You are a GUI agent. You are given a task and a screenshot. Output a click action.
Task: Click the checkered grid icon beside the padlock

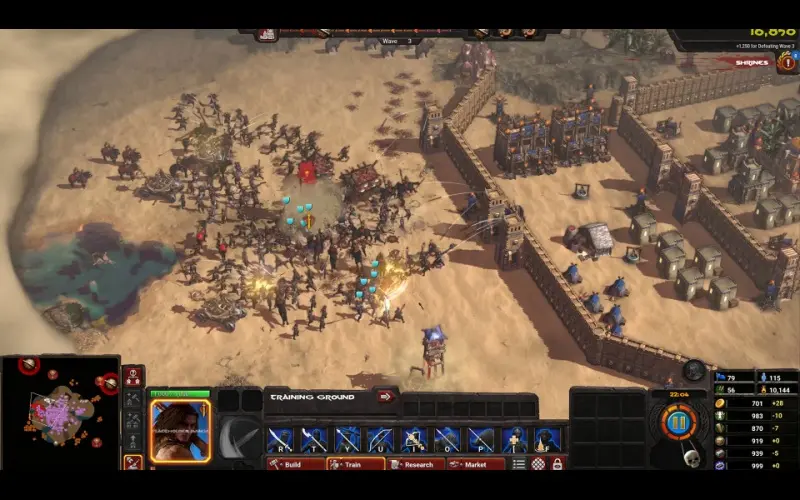tap(539, 464)
